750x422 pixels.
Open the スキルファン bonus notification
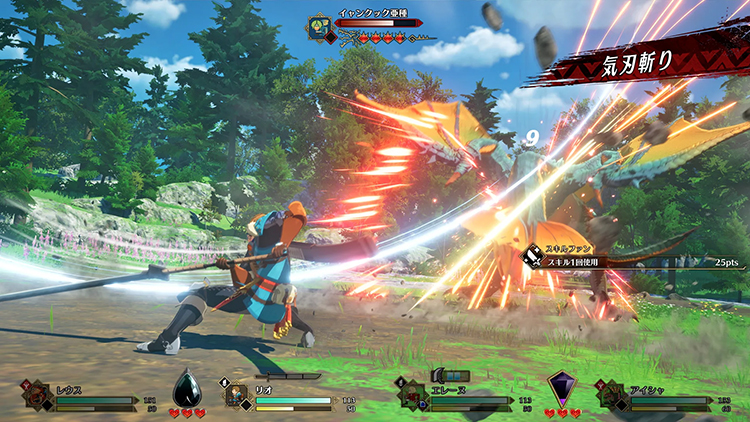600,257
